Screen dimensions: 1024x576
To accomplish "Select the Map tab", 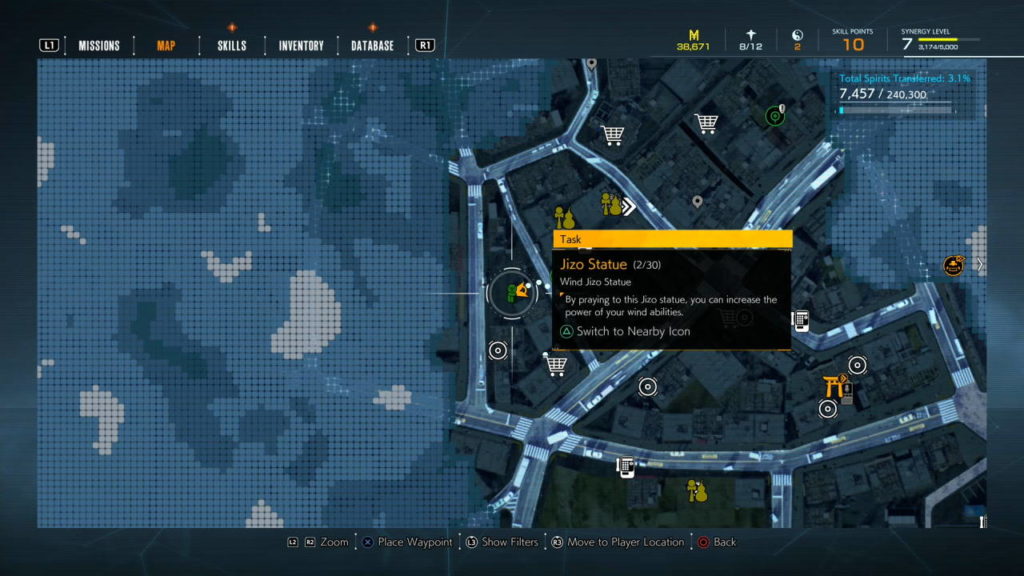I will pos(166,45).
